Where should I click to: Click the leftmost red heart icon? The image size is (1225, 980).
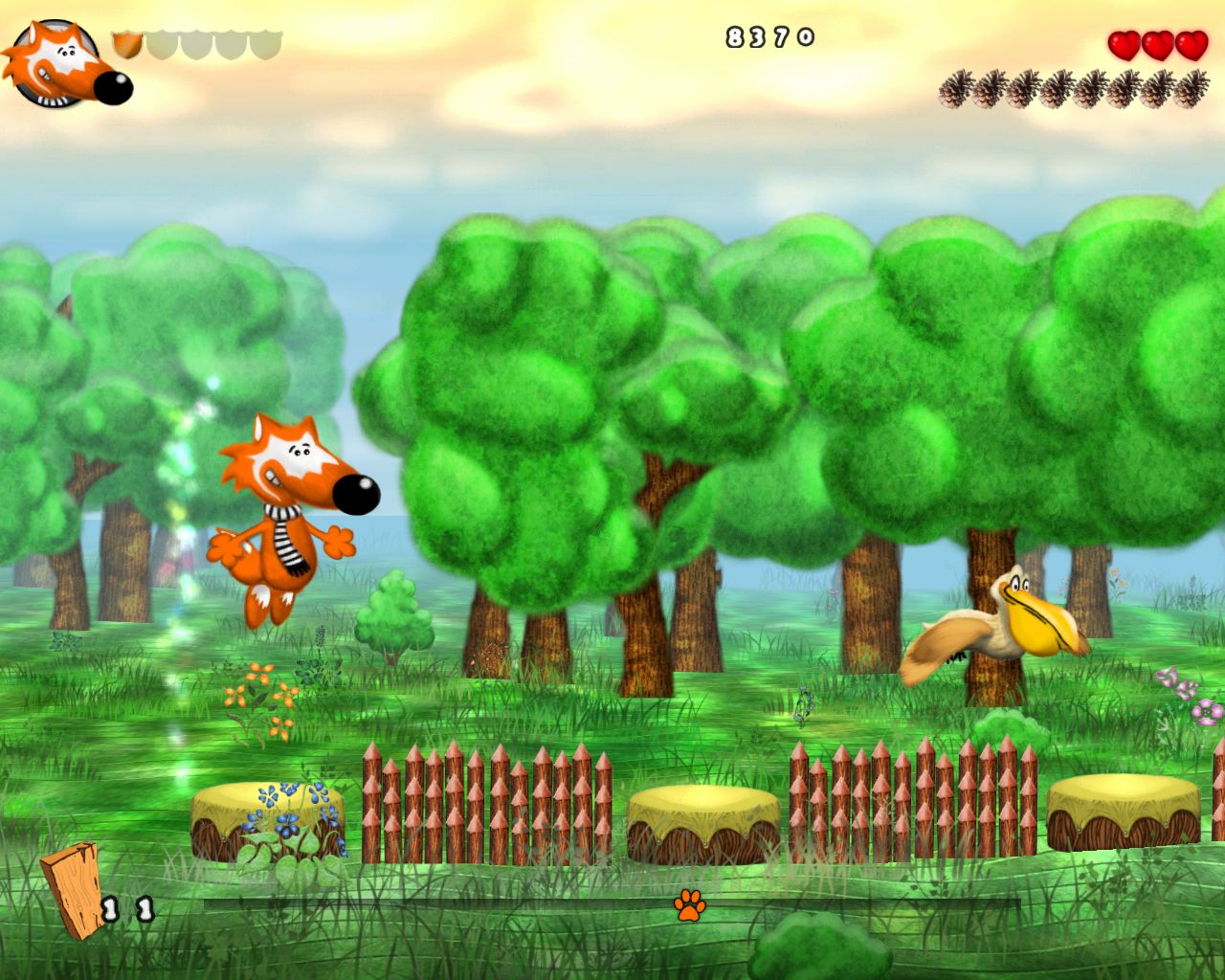(1125, 45)
